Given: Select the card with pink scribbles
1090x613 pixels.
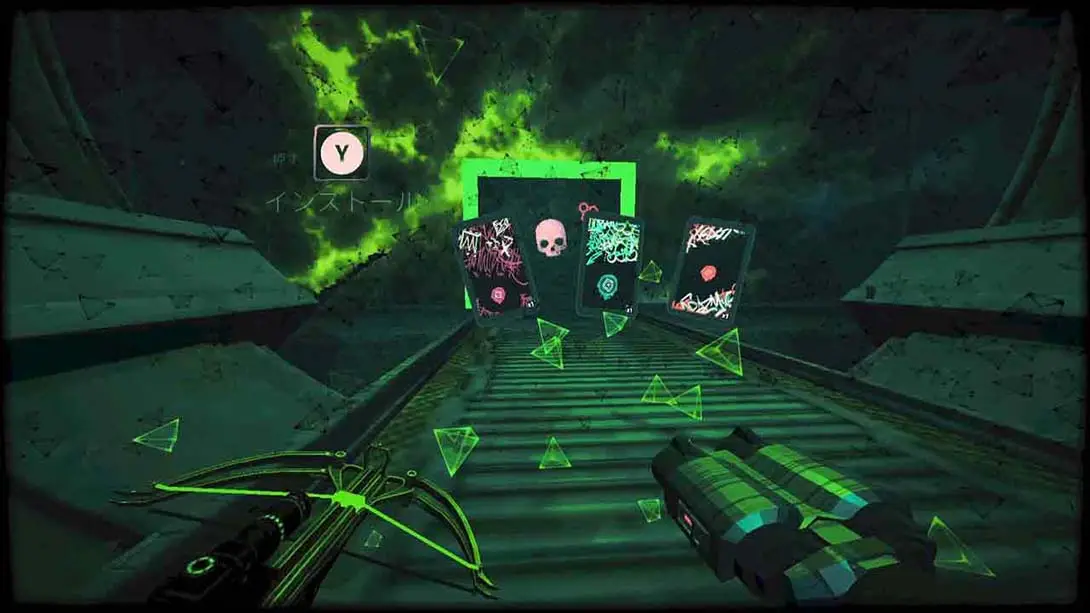Looking at the screenshot, I should [x=496, y=269].
